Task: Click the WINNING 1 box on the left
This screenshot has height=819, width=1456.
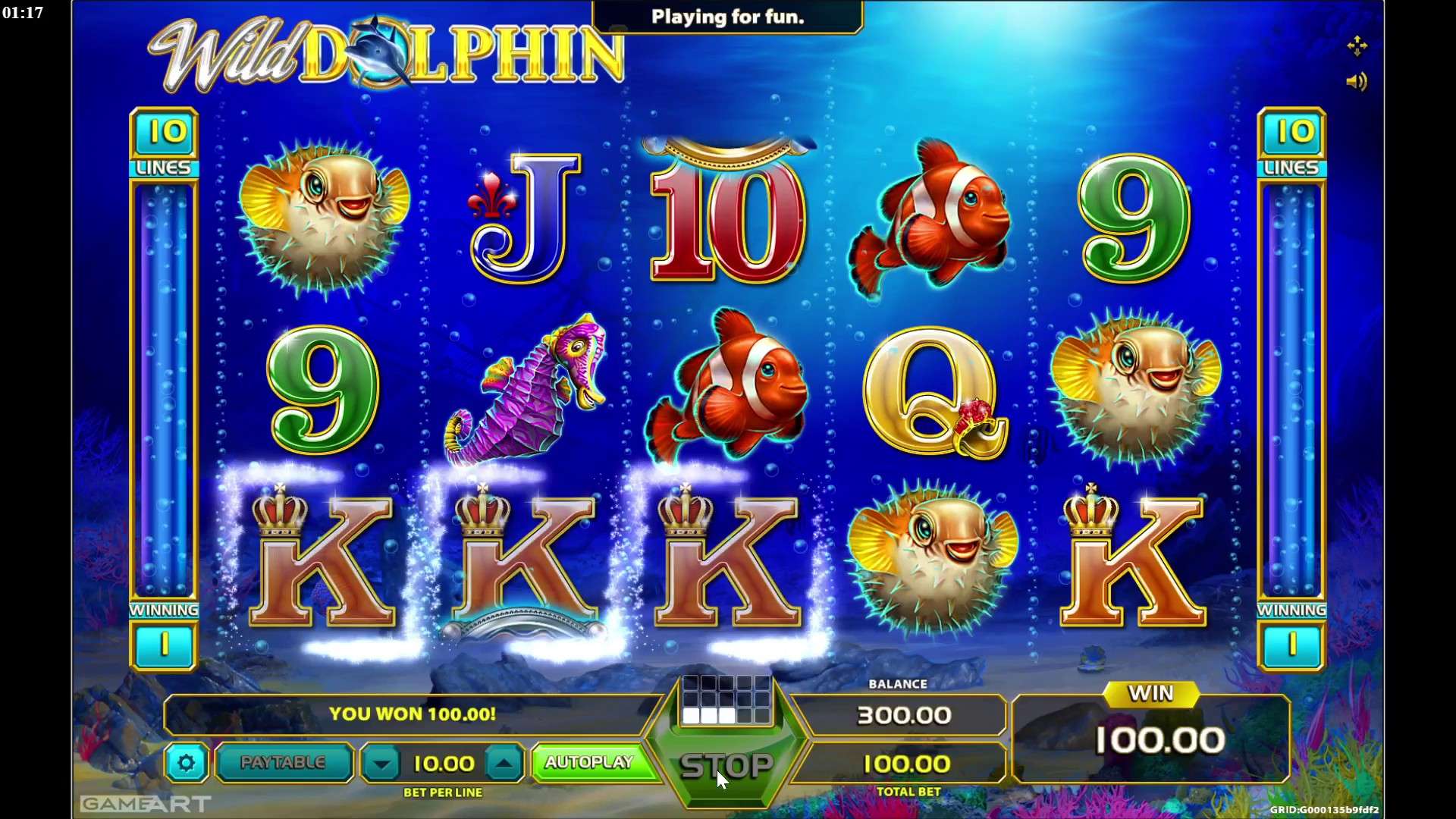Action: pos(164,645)
